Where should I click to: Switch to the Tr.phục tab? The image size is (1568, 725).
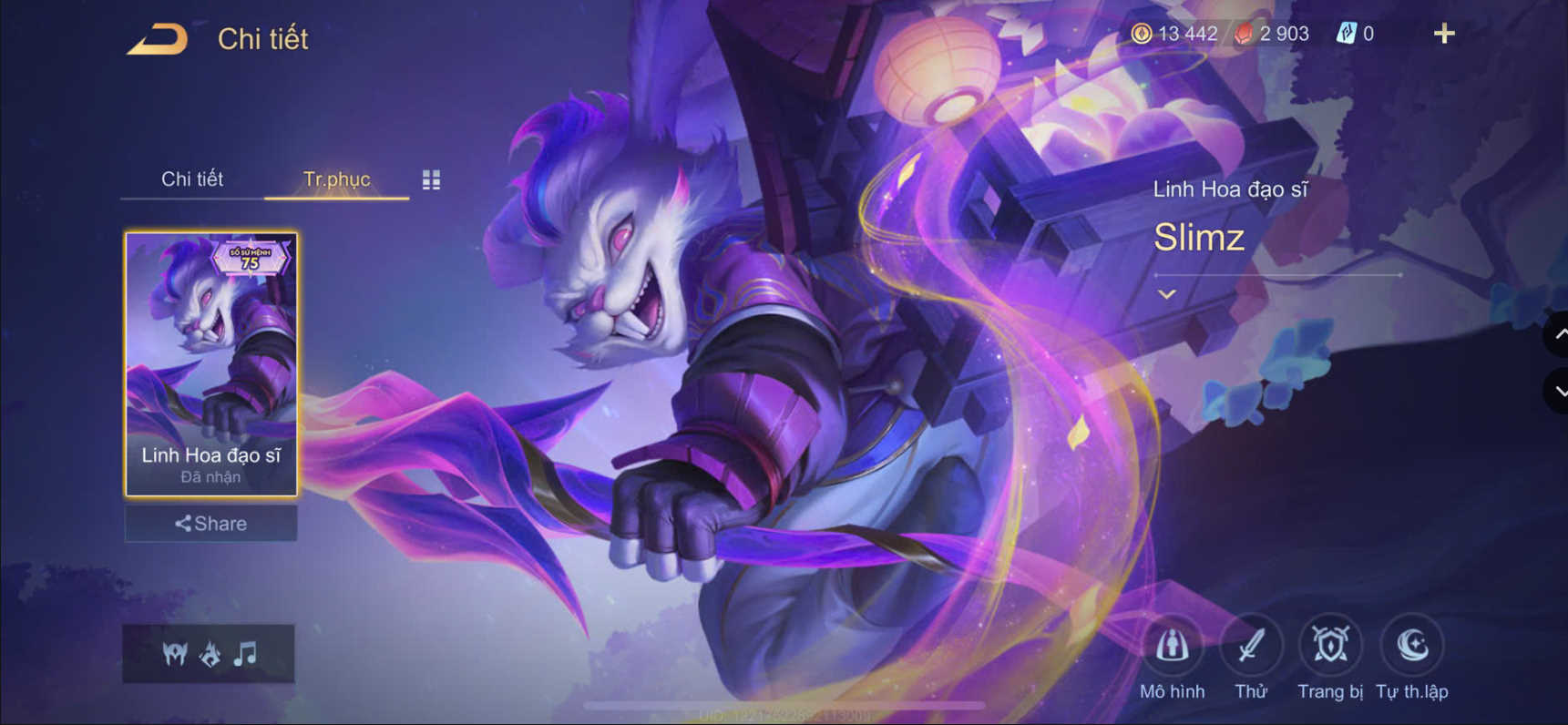point(335,179)
